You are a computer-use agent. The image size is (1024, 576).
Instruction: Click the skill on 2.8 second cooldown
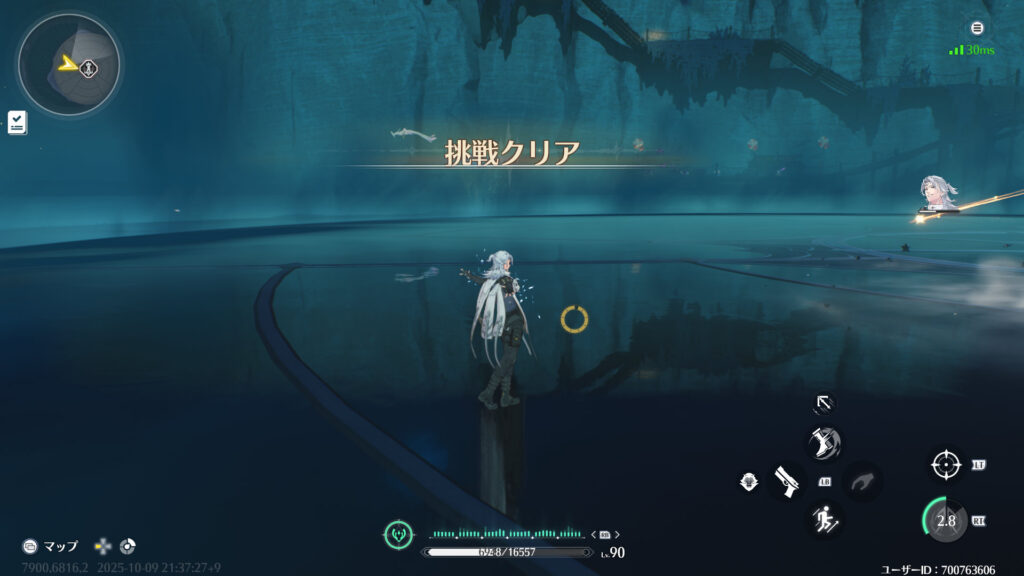[944, 520]
